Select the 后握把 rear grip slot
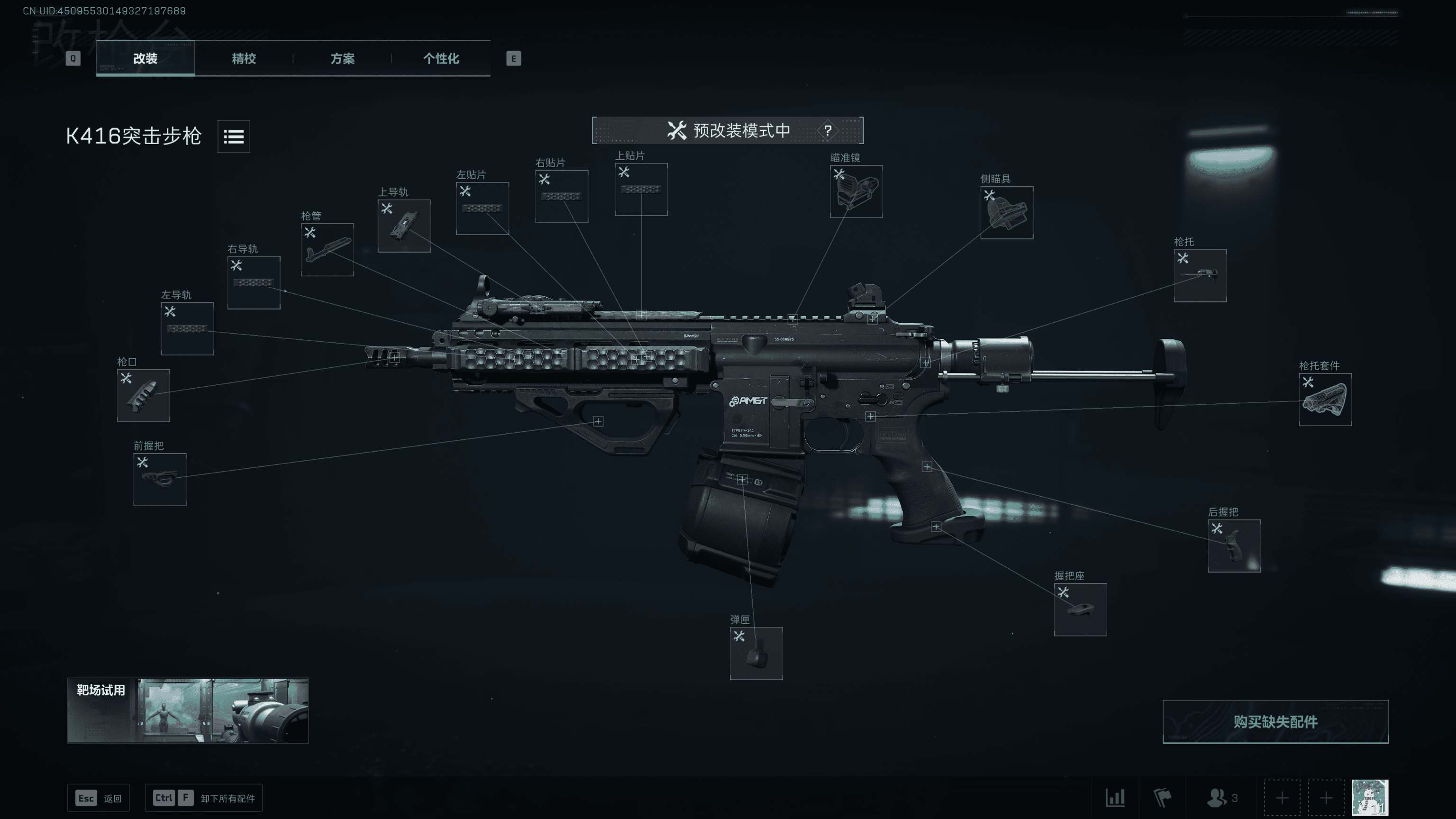Screen dimensions: 1456x819 (x=1234, y=546)
